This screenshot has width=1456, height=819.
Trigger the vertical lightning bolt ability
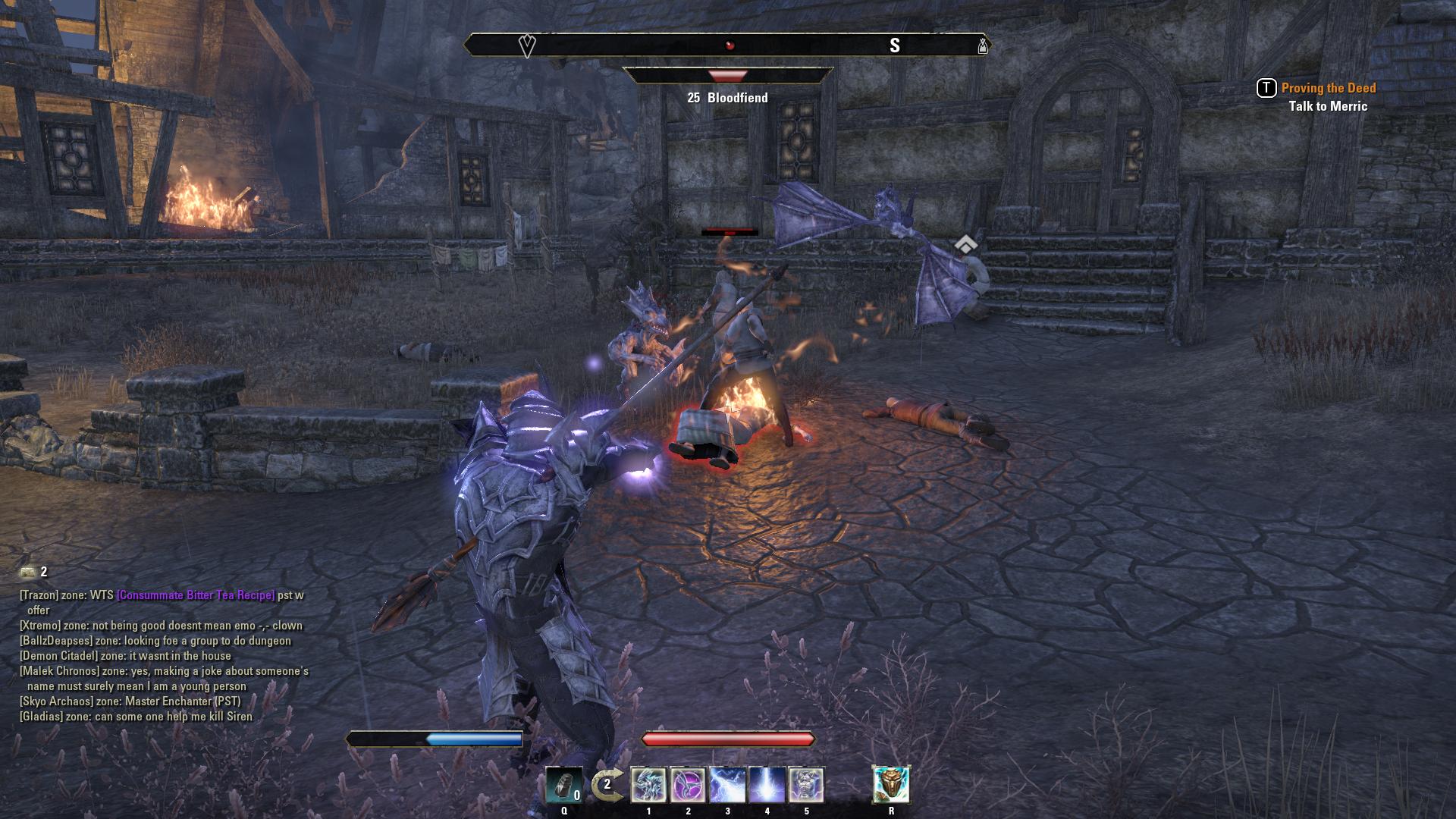(767, 785)
